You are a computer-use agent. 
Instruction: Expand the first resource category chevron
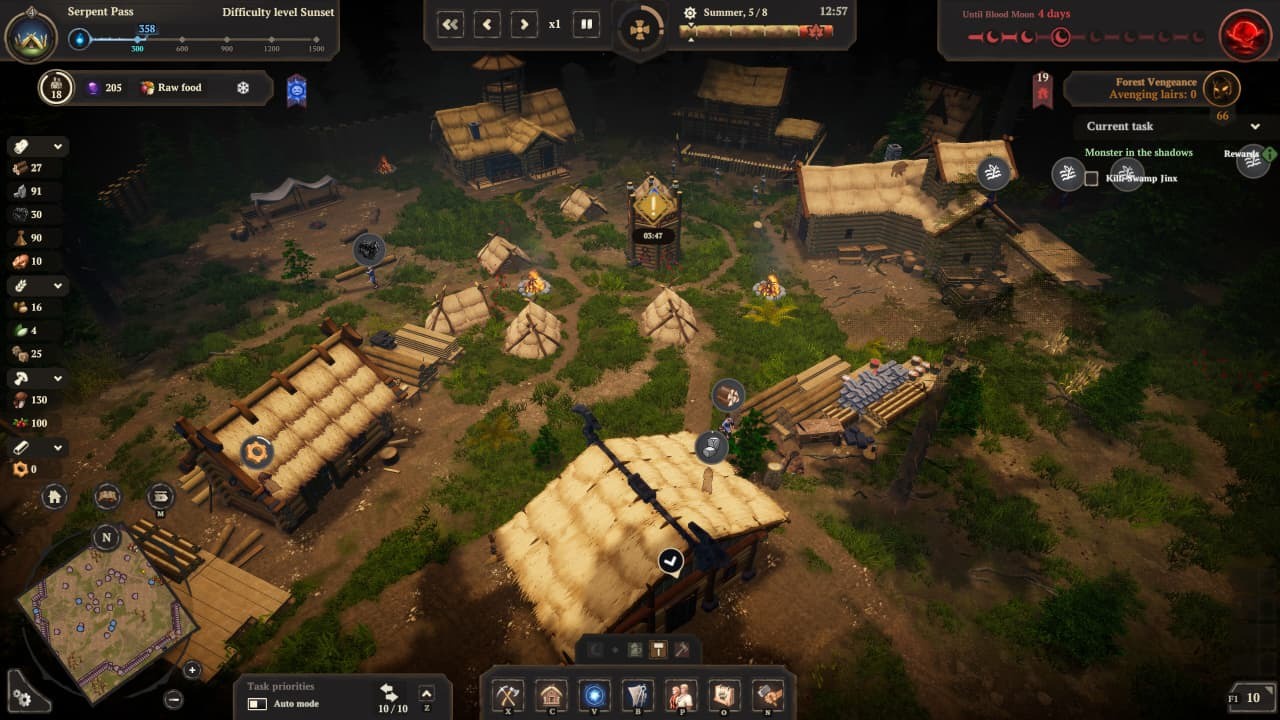point(57,146)
